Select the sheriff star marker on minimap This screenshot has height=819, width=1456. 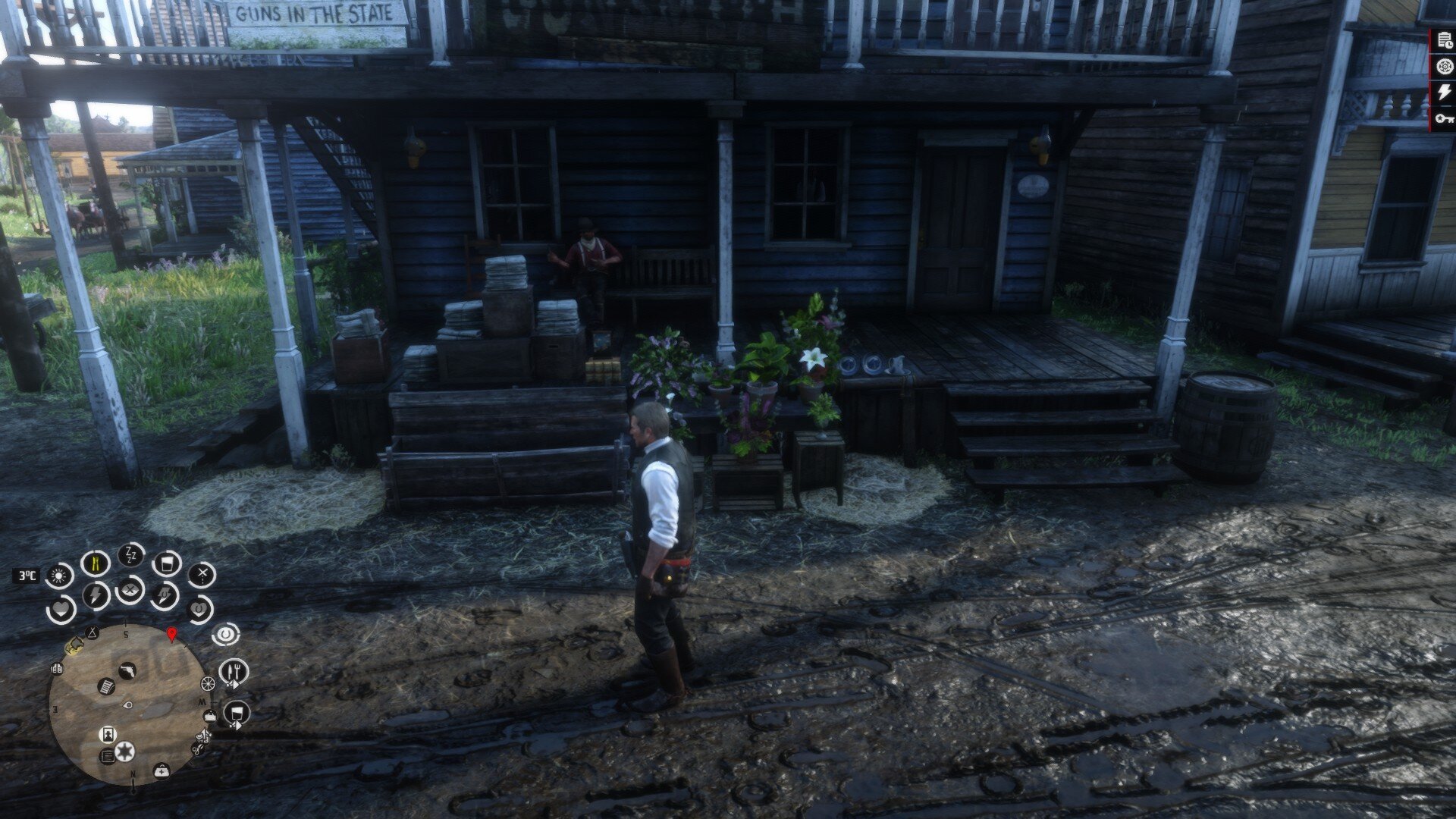[124, 751]
